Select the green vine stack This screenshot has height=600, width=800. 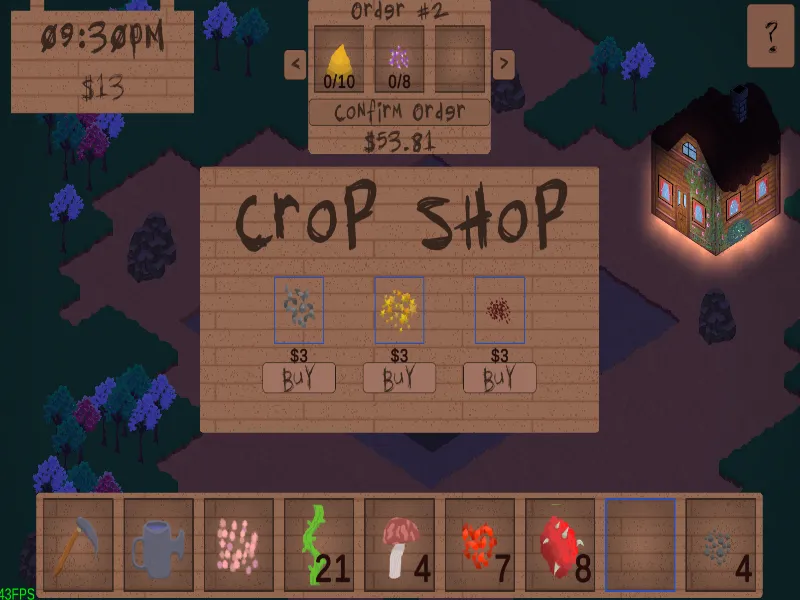(x=319, y=545)
